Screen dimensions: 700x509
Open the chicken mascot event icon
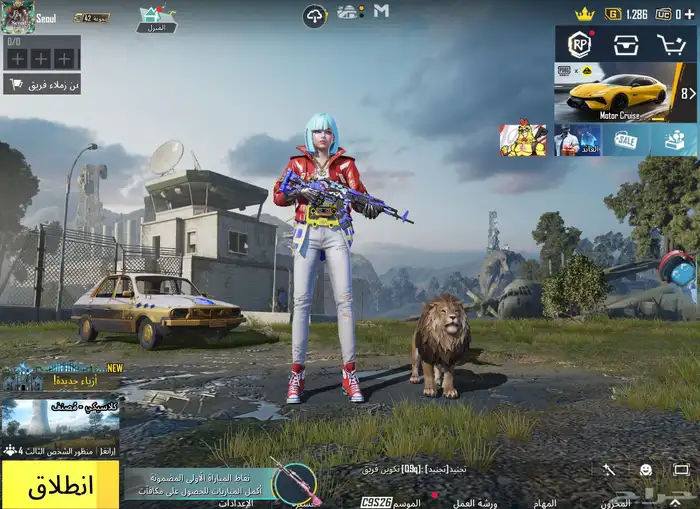(522, 140)
